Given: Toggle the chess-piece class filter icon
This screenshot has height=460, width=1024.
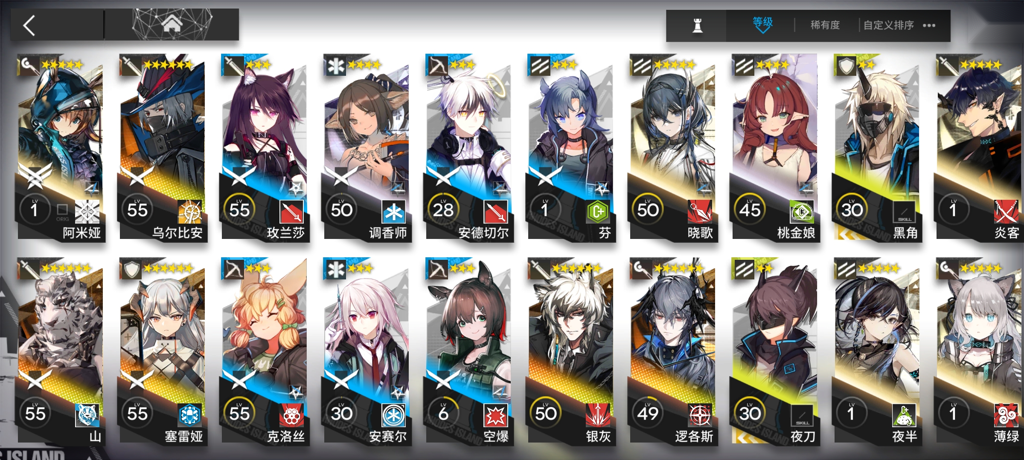Looking at the screenshot, I should pyautogui.click(x=698, y=26).
